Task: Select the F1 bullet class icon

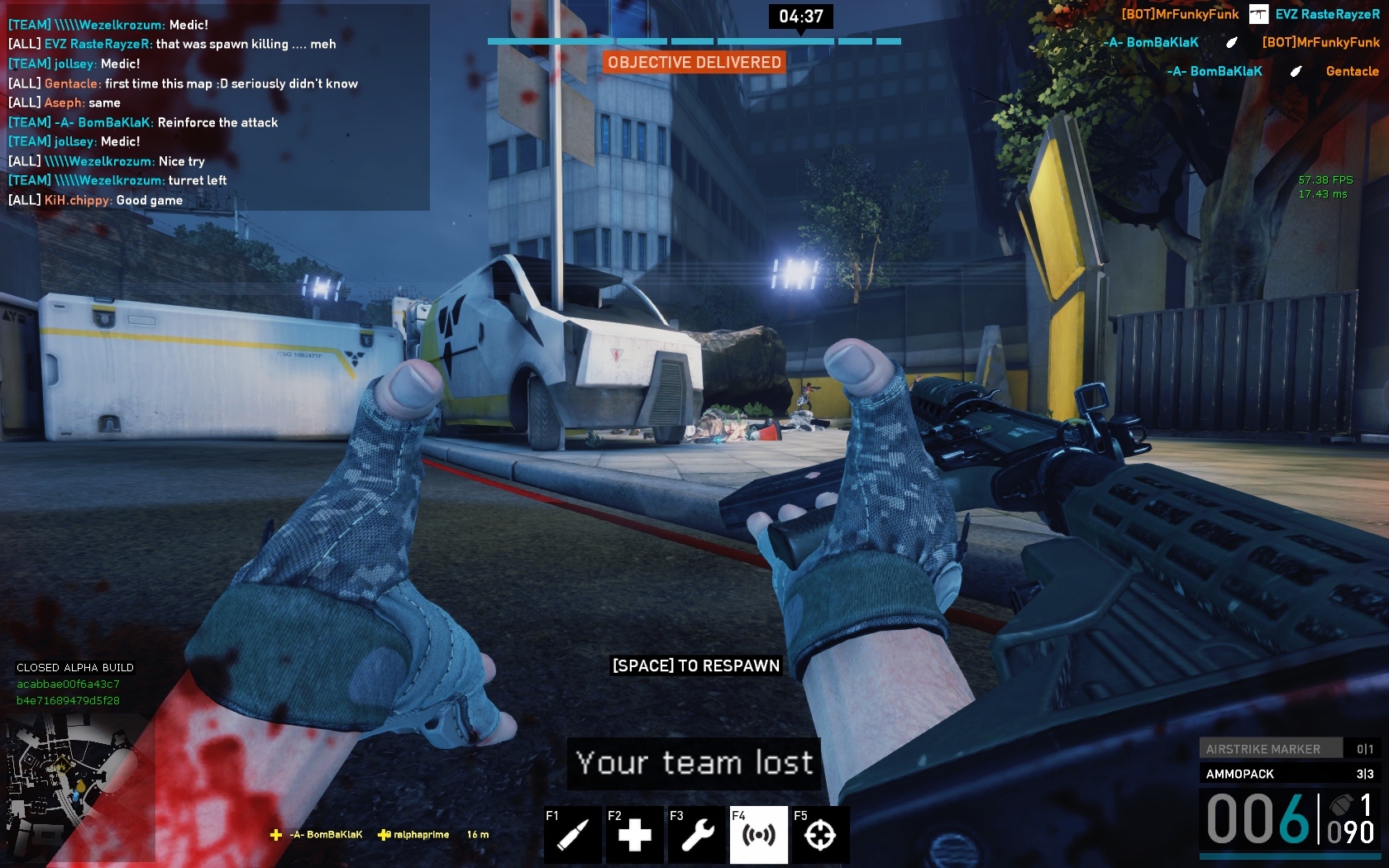Action: click(x=572, y=834)
